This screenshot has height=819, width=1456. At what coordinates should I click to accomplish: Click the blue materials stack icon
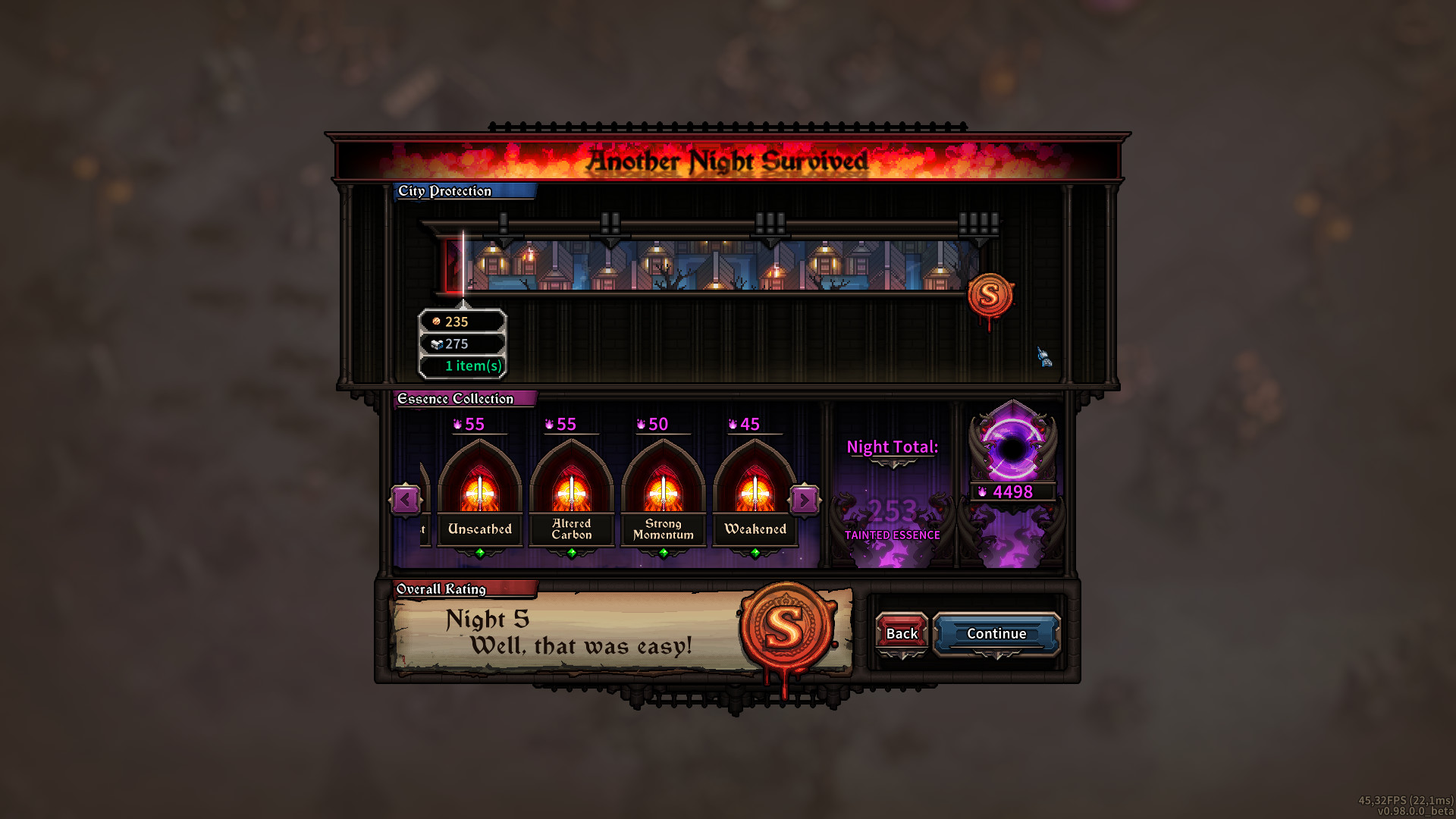pos(435,344)
